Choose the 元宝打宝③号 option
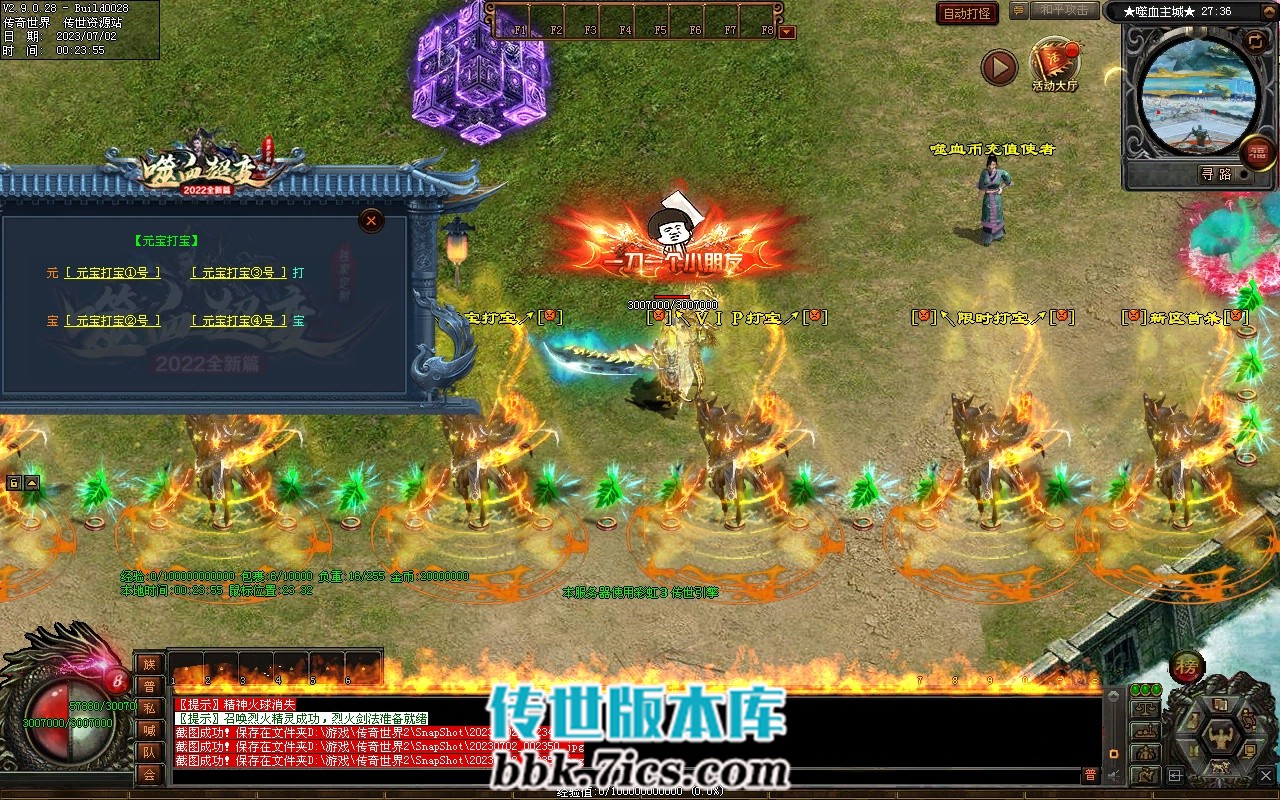1280x800 pixels. point(238,272)
